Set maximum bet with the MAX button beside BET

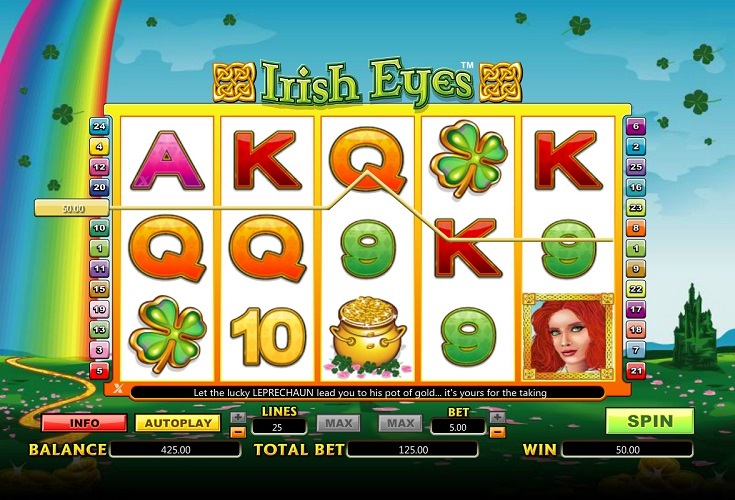400,424
